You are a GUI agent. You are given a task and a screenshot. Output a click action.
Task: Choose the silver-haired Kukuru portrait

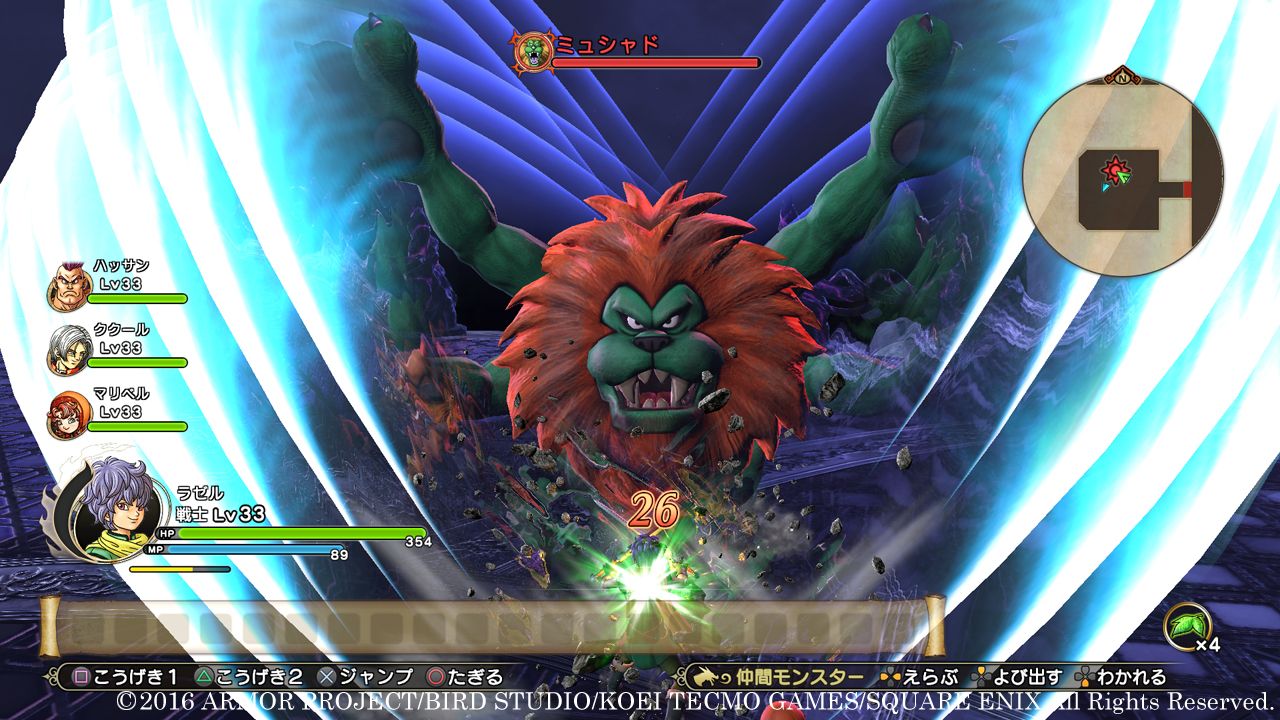coord(70,350)
